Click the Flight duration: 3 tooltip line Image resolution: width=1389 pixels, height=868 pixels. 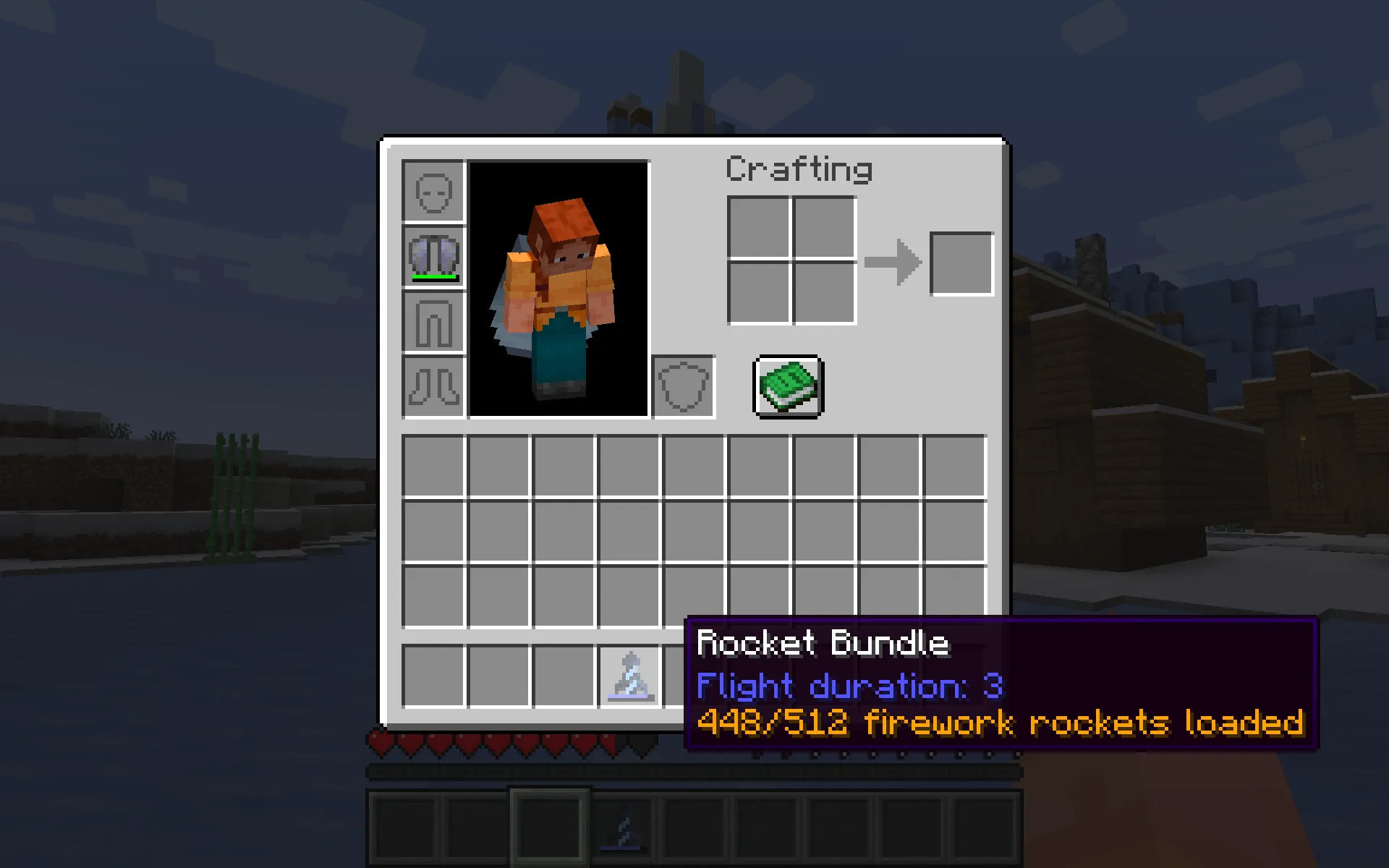(850, 686)
